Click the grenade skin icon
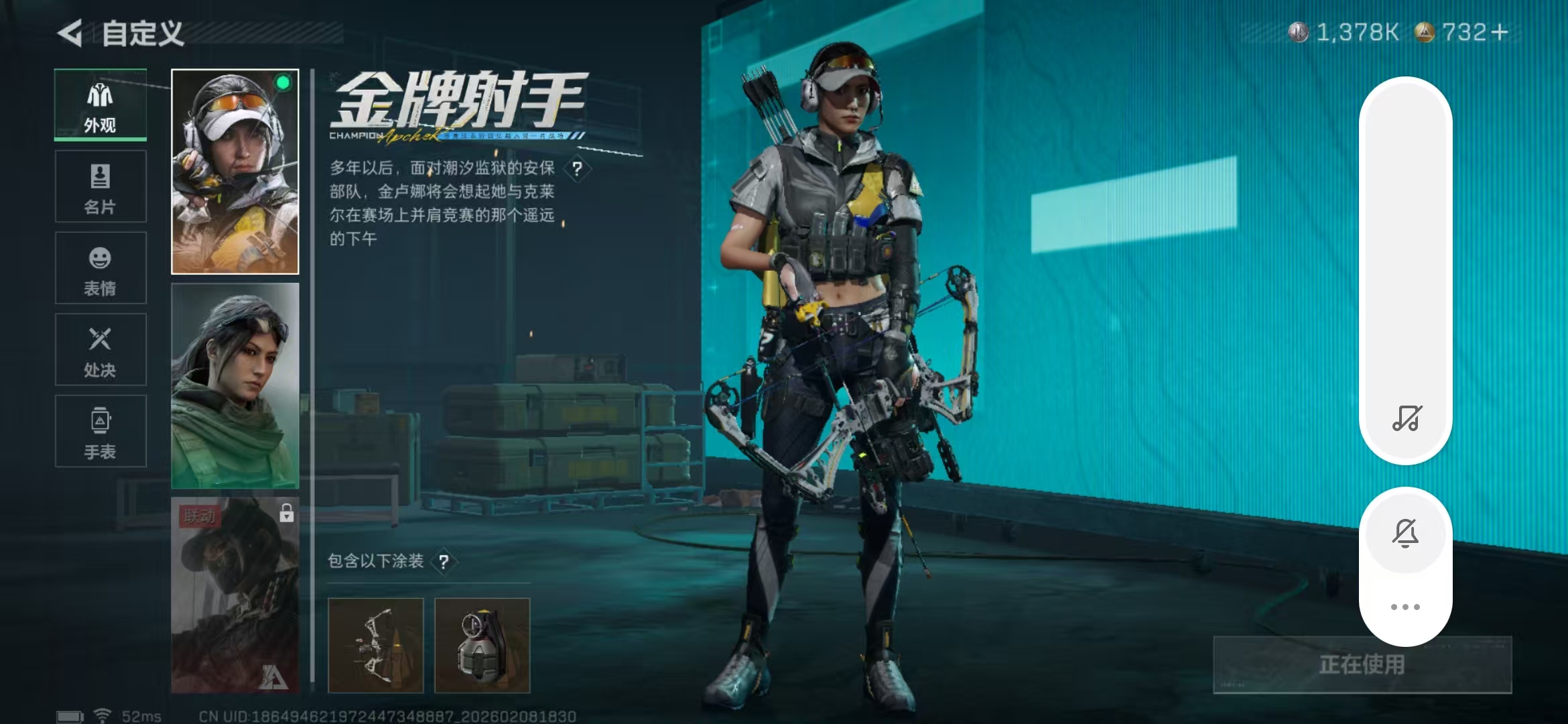Image resolution: width=1568 pixels, height=724 pixels. (481, 645)
